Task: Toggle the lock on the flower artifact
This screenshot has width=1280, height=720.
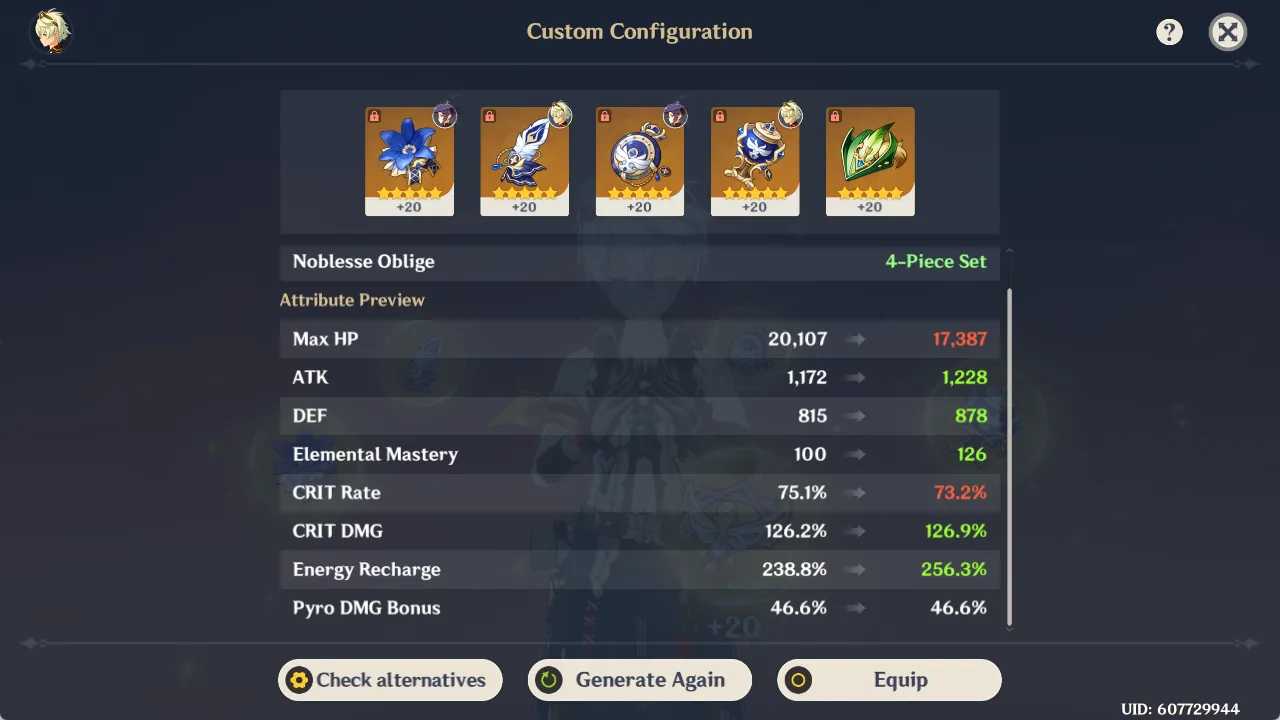Action: 374,116
